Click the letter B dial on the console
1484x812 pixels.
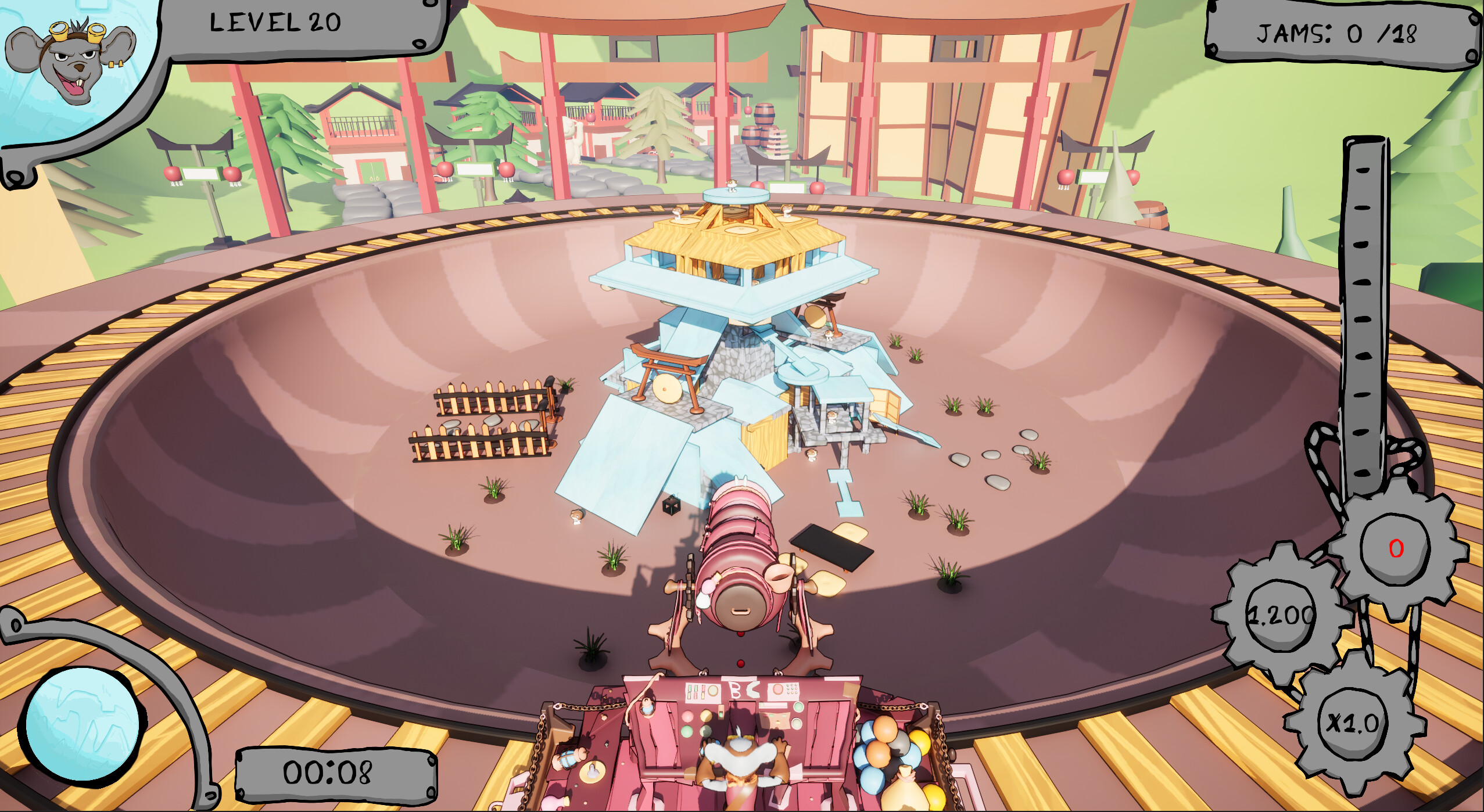(735, 689)
